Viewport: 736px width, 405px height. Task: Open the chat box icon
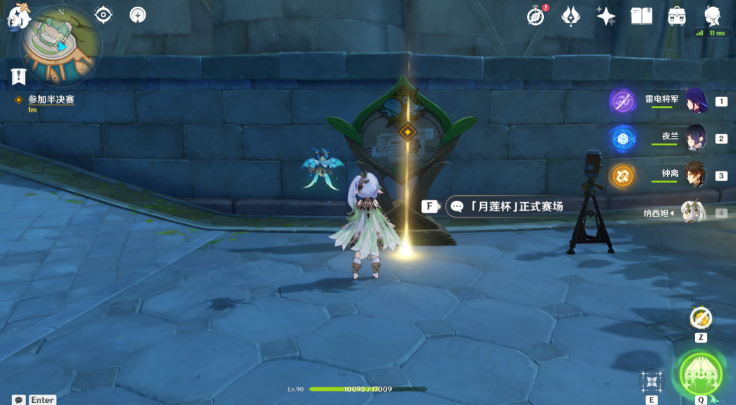click(18, 399)
